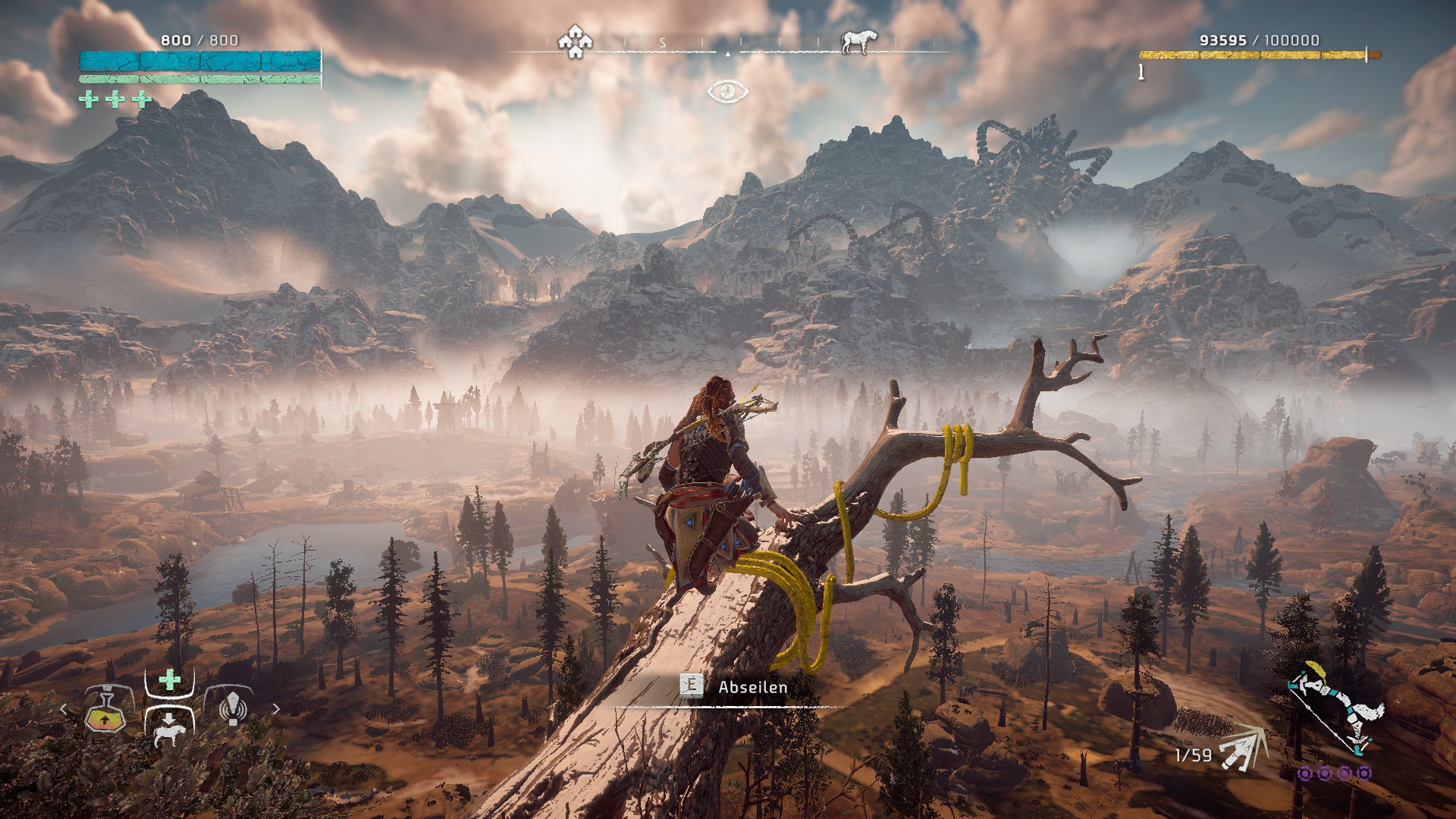Use the green cross medicine pouch
1456x819 pixels.
(169, 679)
